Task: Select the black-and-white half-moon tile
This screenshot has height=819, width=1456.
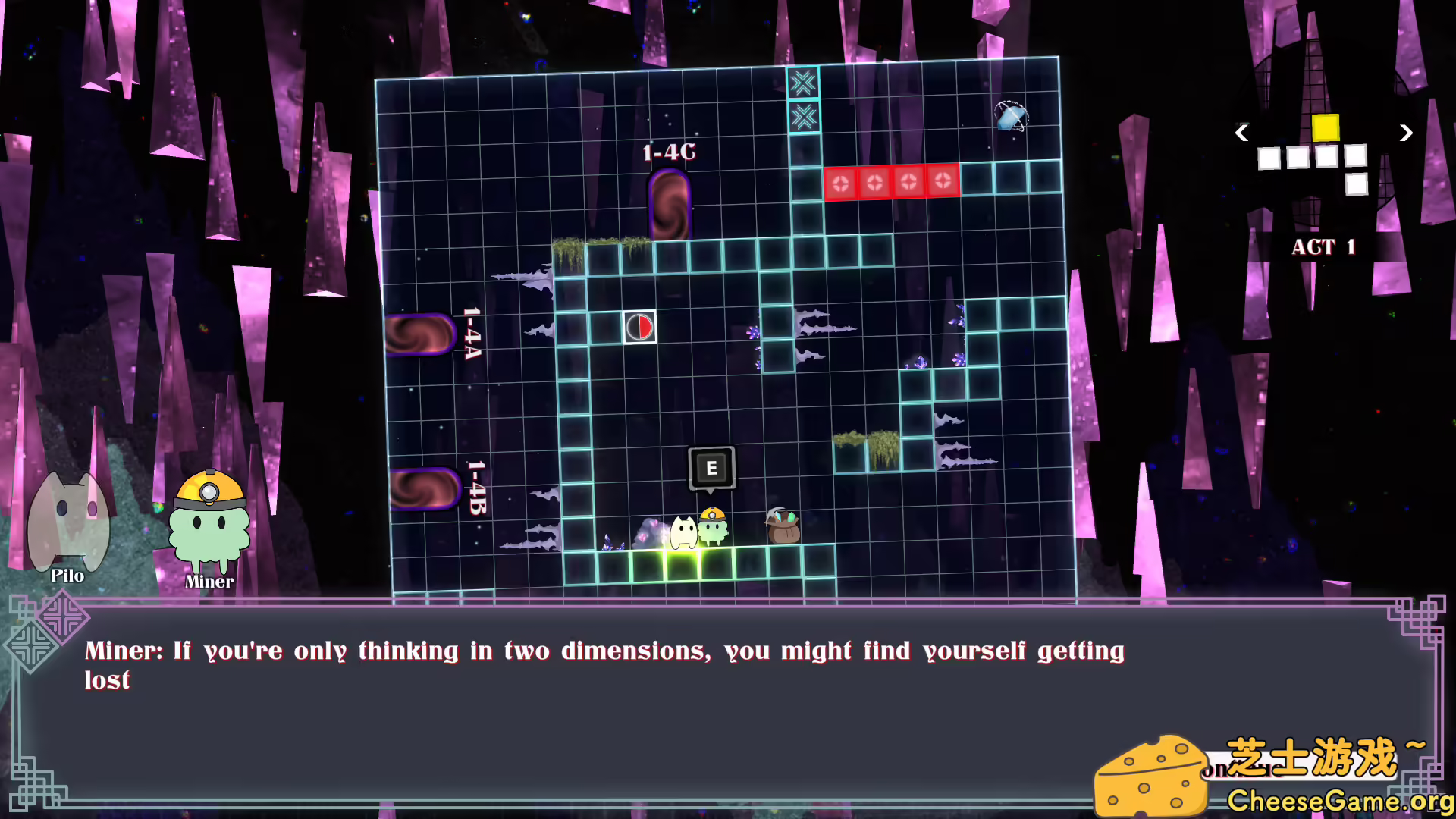Action: click(639, 328)
